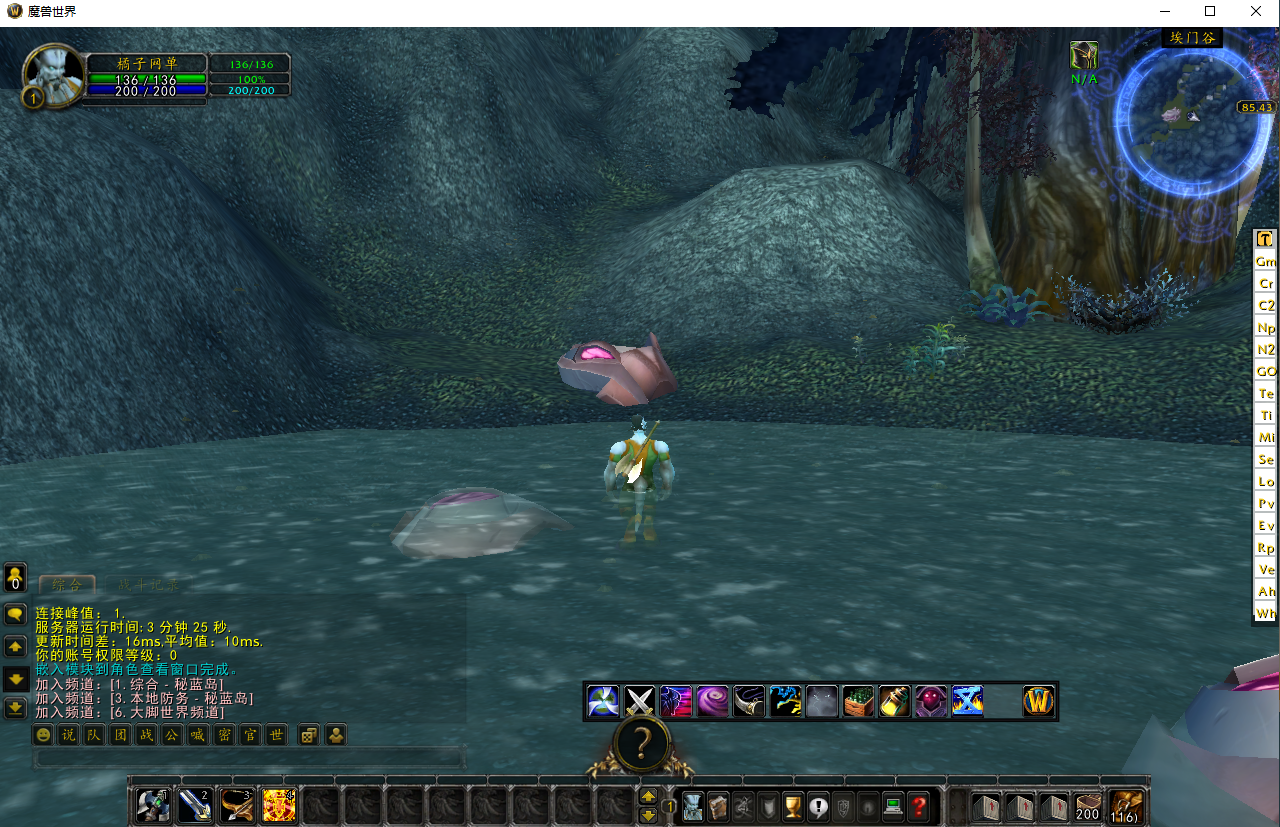This screenshot has width=1280, height=827.
Task: Click the gold W WoW icon
Action: point(1039,701)
